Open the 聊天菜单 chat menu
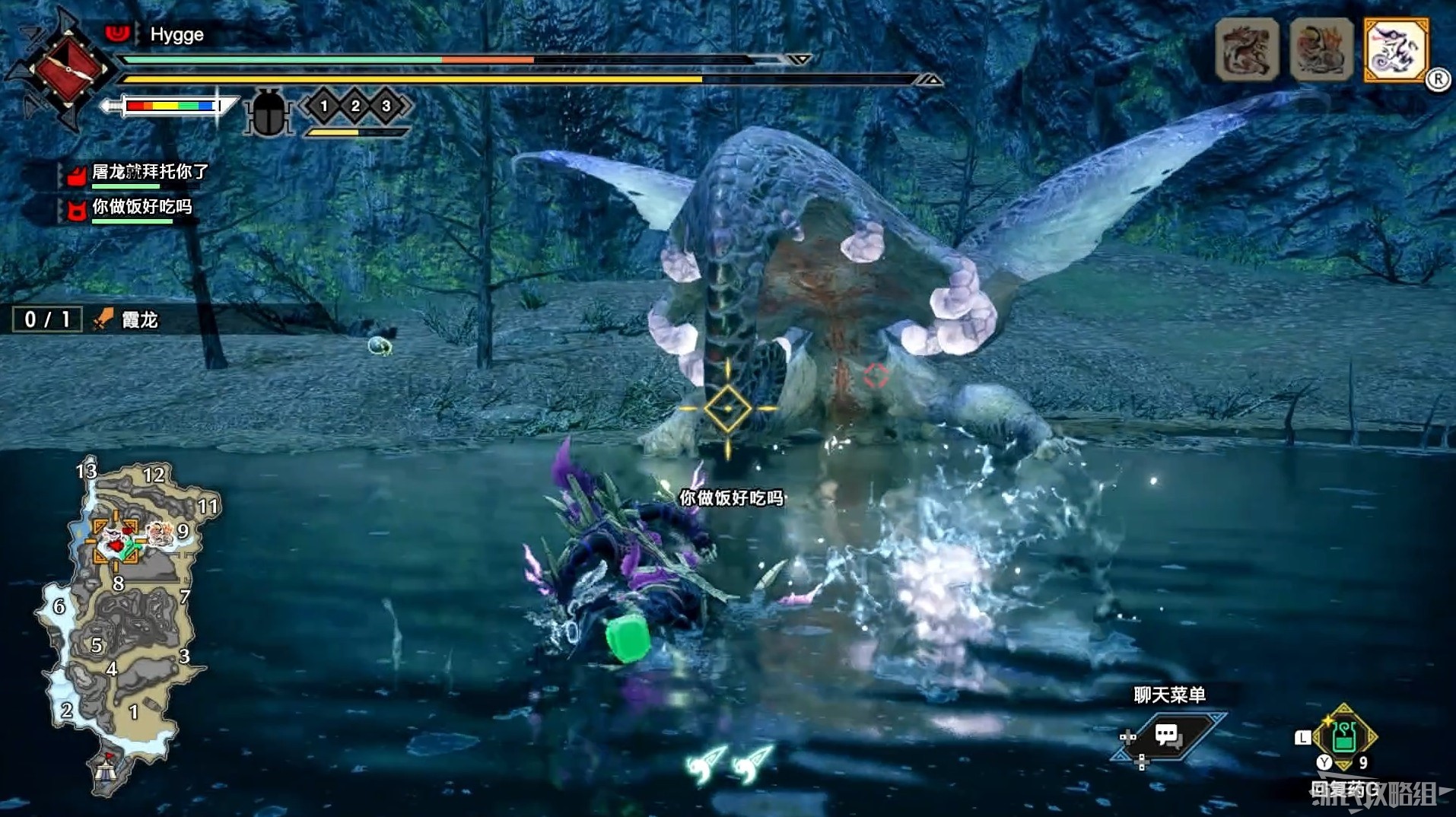 tap(1166, 735)
